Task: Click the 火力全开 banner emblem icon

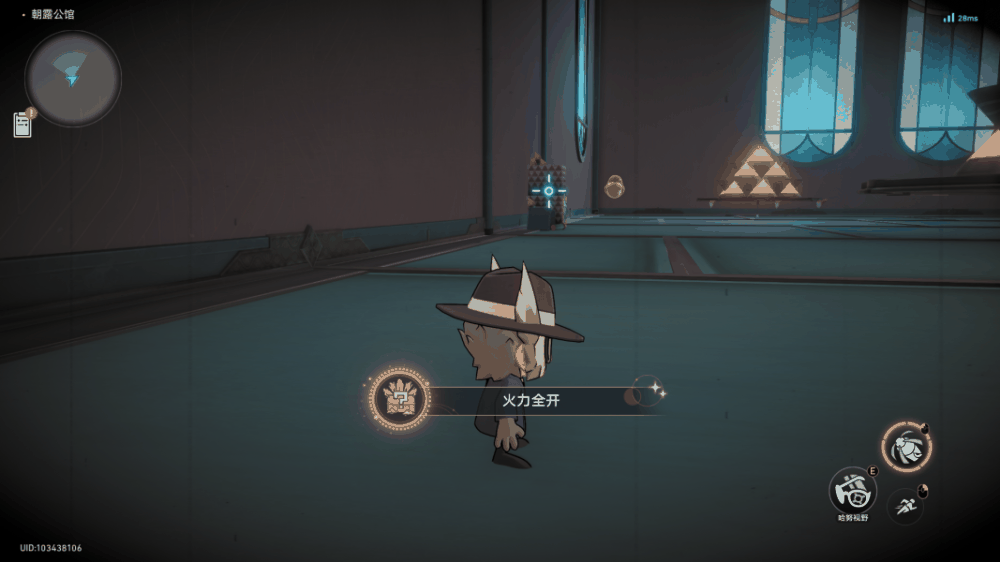Action: pyautogui.click(x=399, y=400)
